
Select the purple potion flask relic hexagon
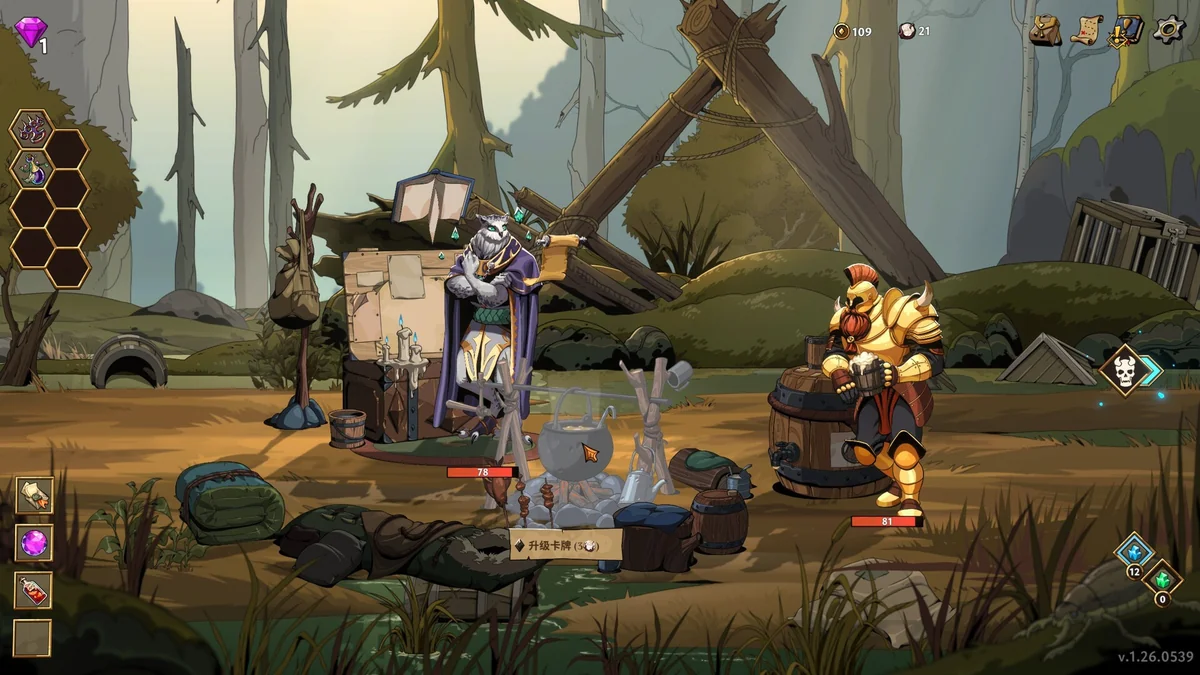31,169
